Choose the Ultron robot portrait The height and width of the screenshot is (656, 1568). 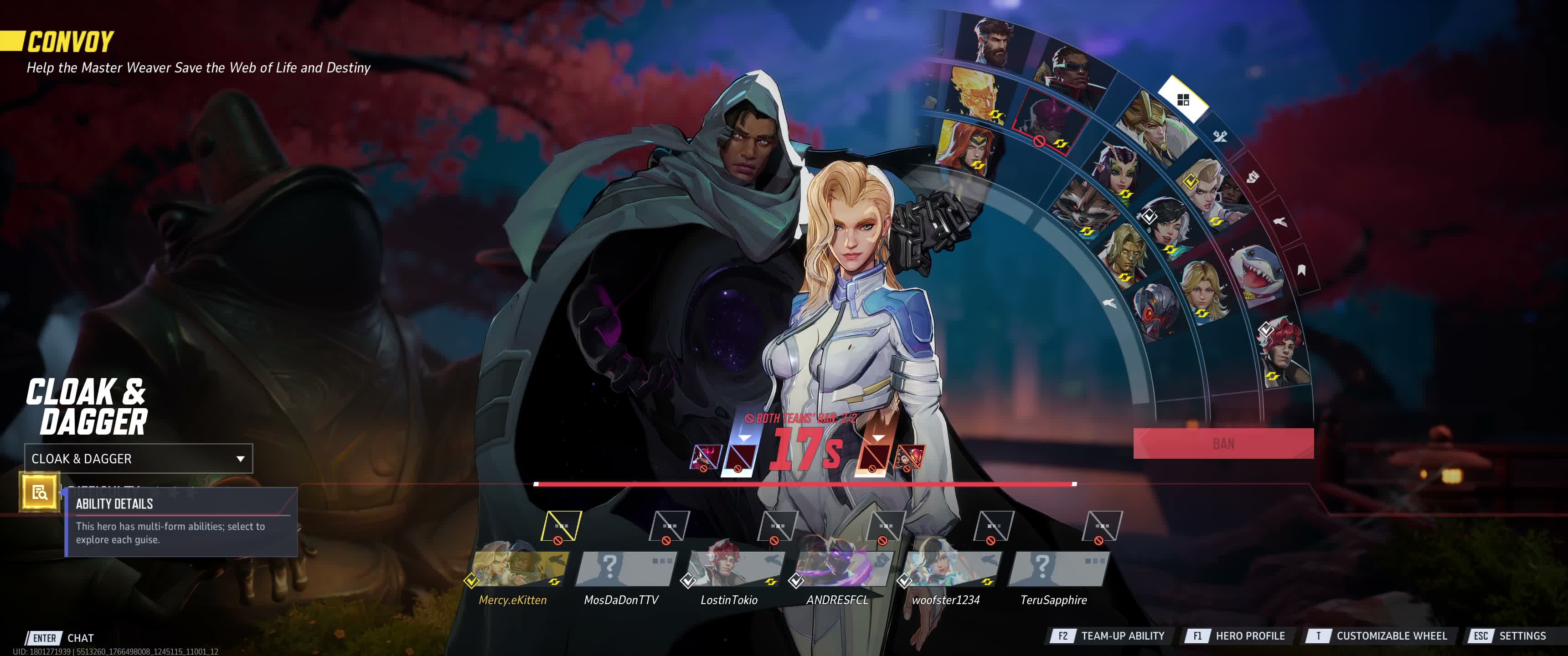pyautogui.click(x=1155, y=308)
